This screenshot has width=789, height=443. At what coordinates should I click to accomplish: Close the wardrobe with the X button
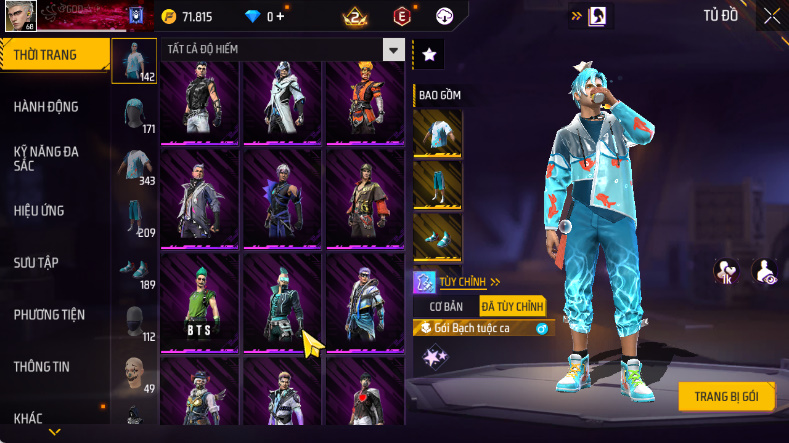point(772,16)
